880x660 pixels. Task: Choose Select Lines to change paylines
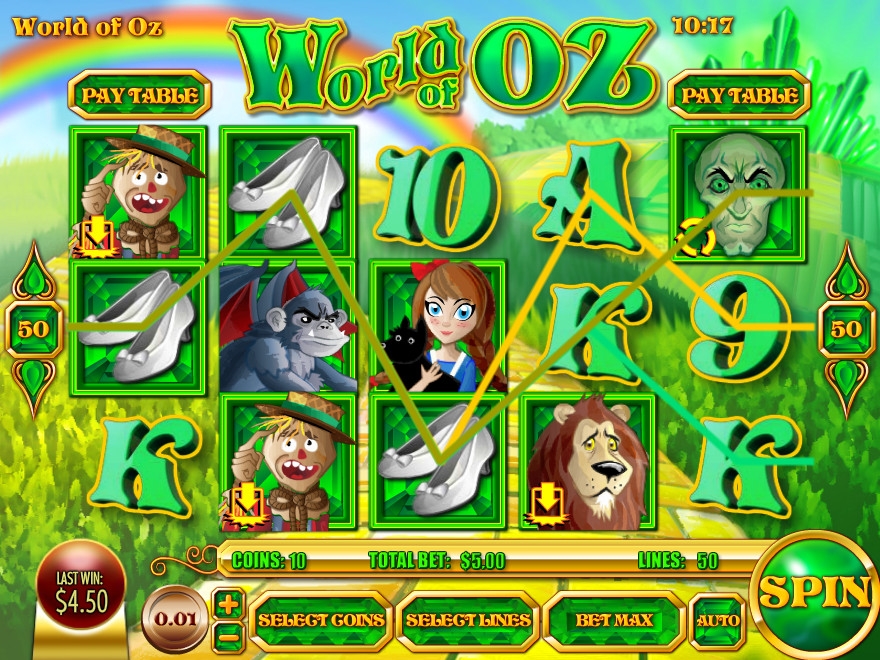tap(467, 620)
